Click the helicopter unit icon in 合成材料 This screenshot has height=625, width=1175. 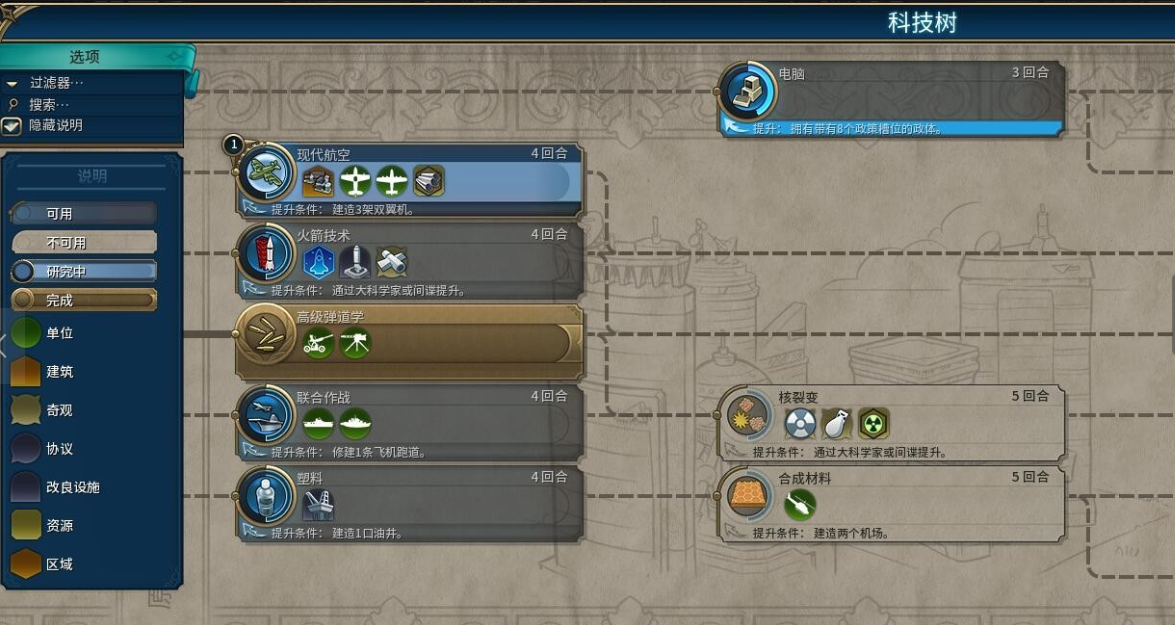point(800,505)
